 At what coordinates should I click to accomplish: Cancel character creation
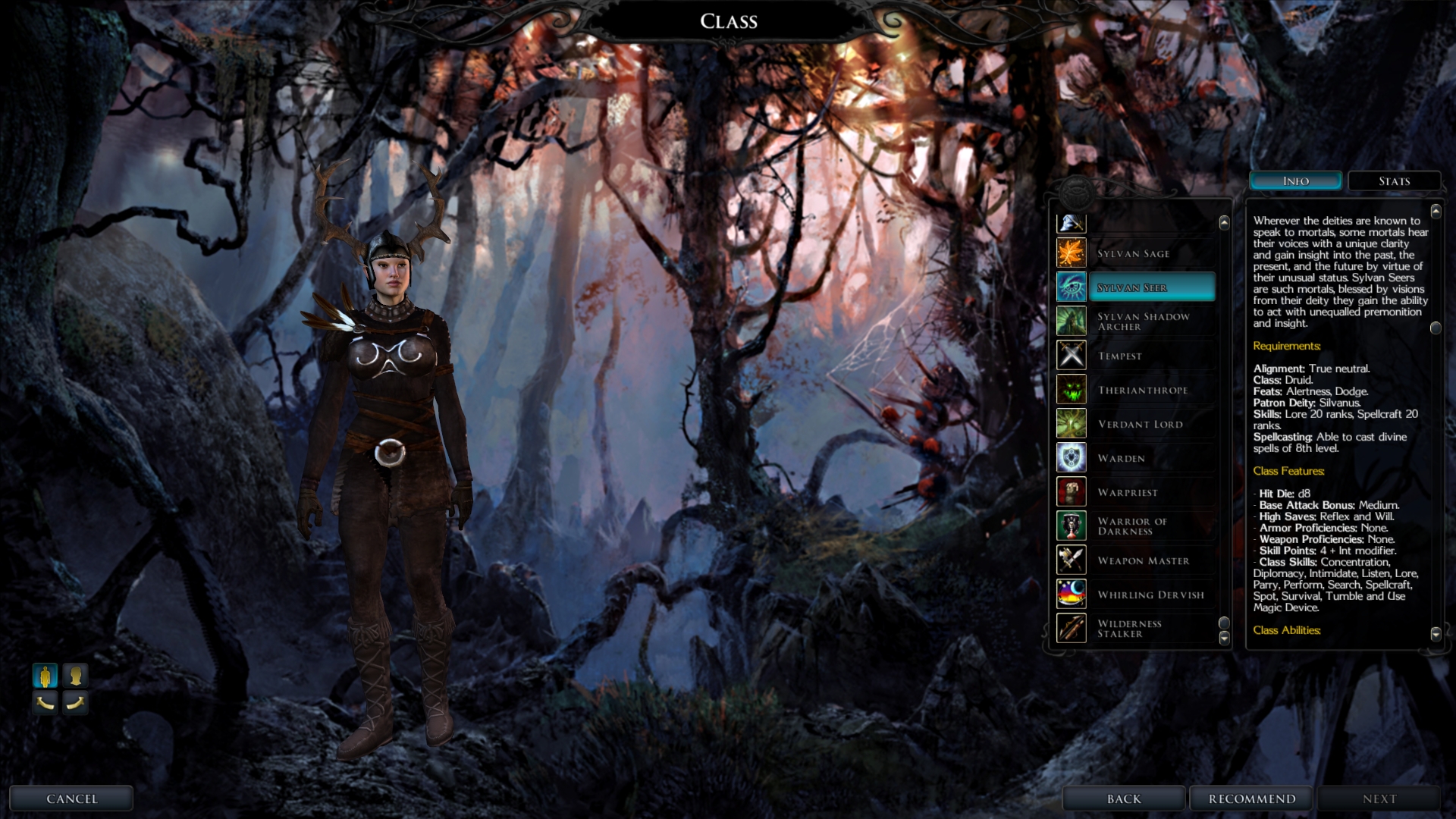(71, 799)
